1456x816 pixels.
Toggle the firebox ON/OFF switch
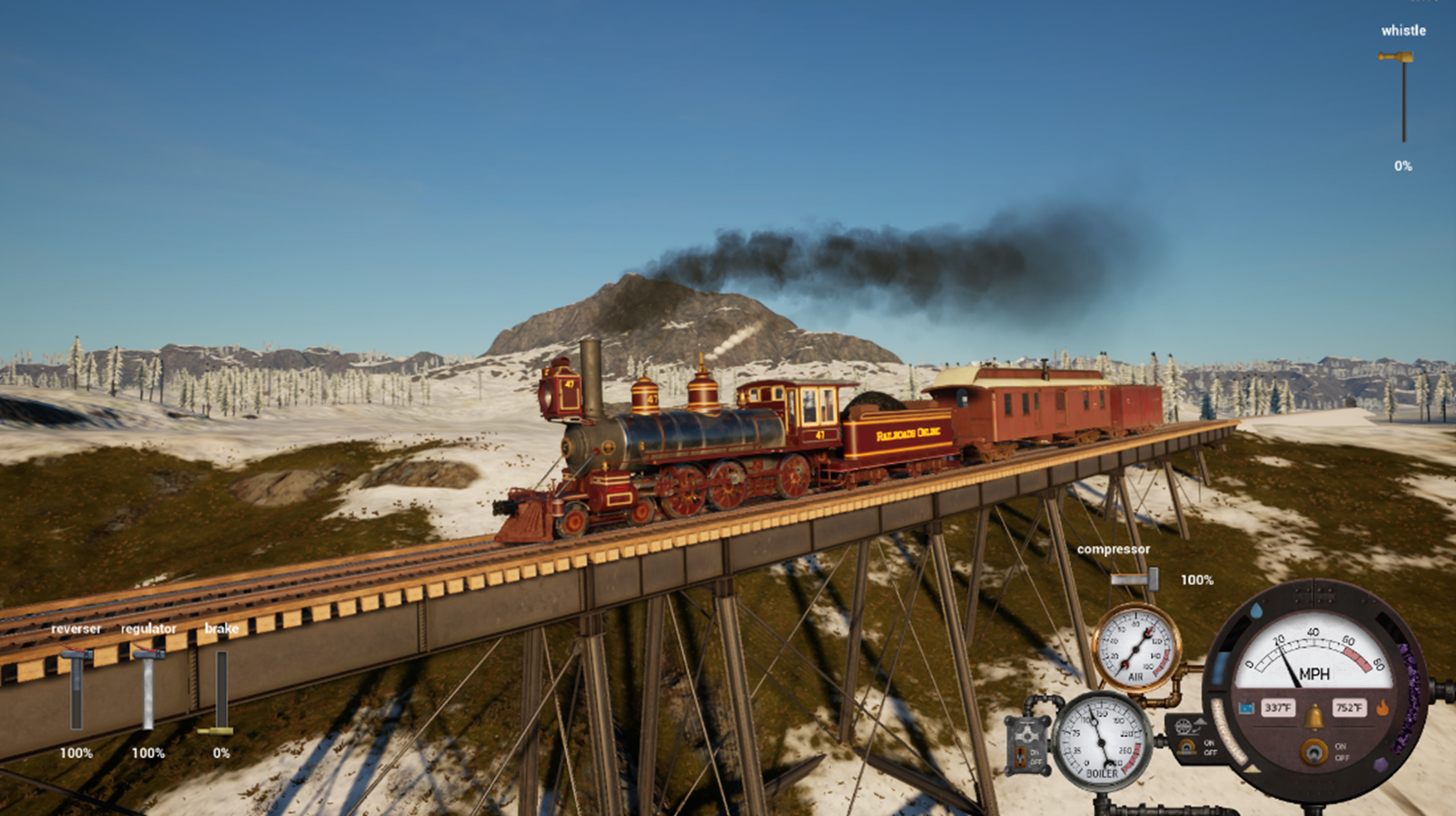point(1209,747)
